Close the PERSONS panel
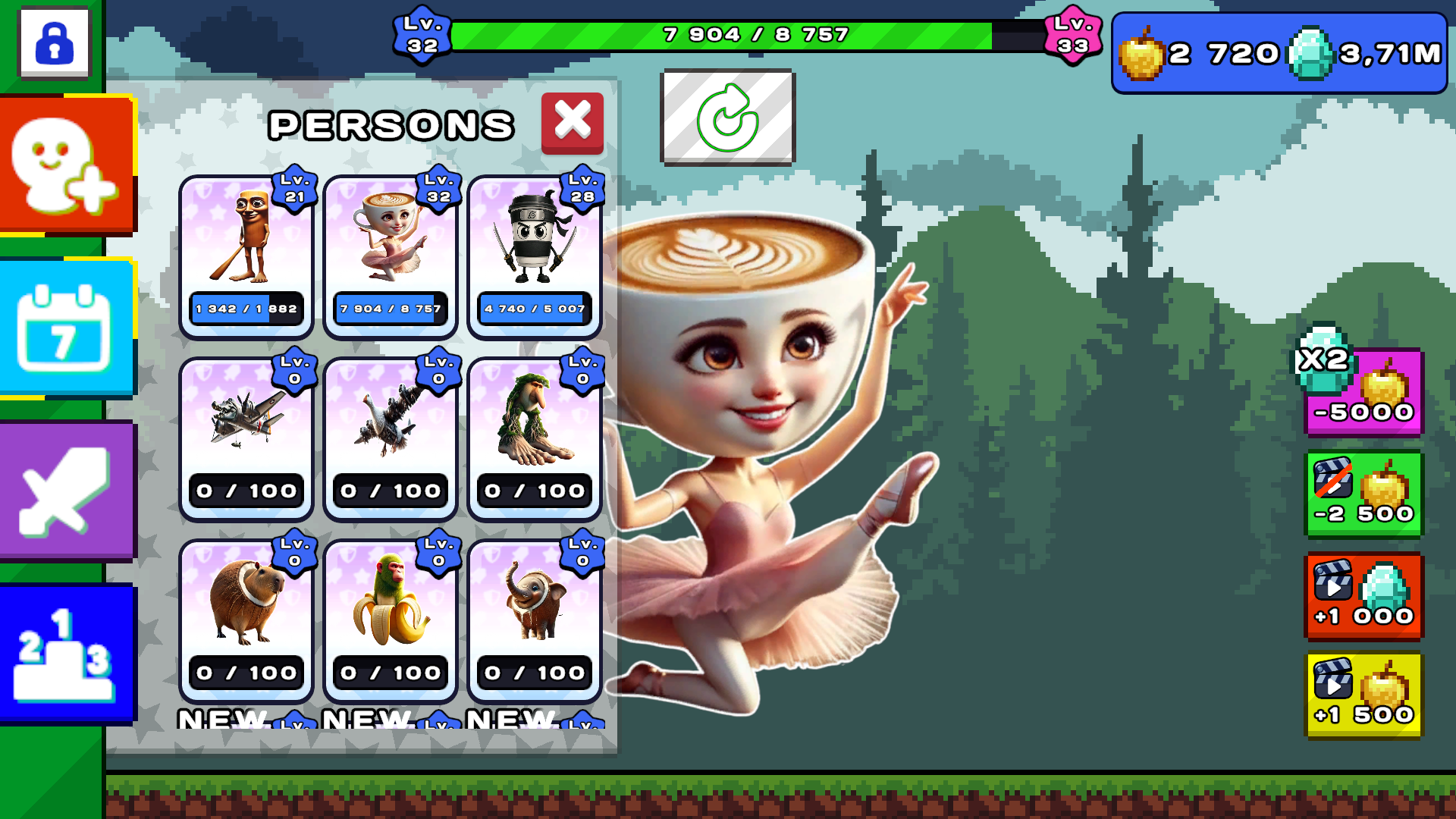This screenshot has height=819, width=1456. click(573, 121)
